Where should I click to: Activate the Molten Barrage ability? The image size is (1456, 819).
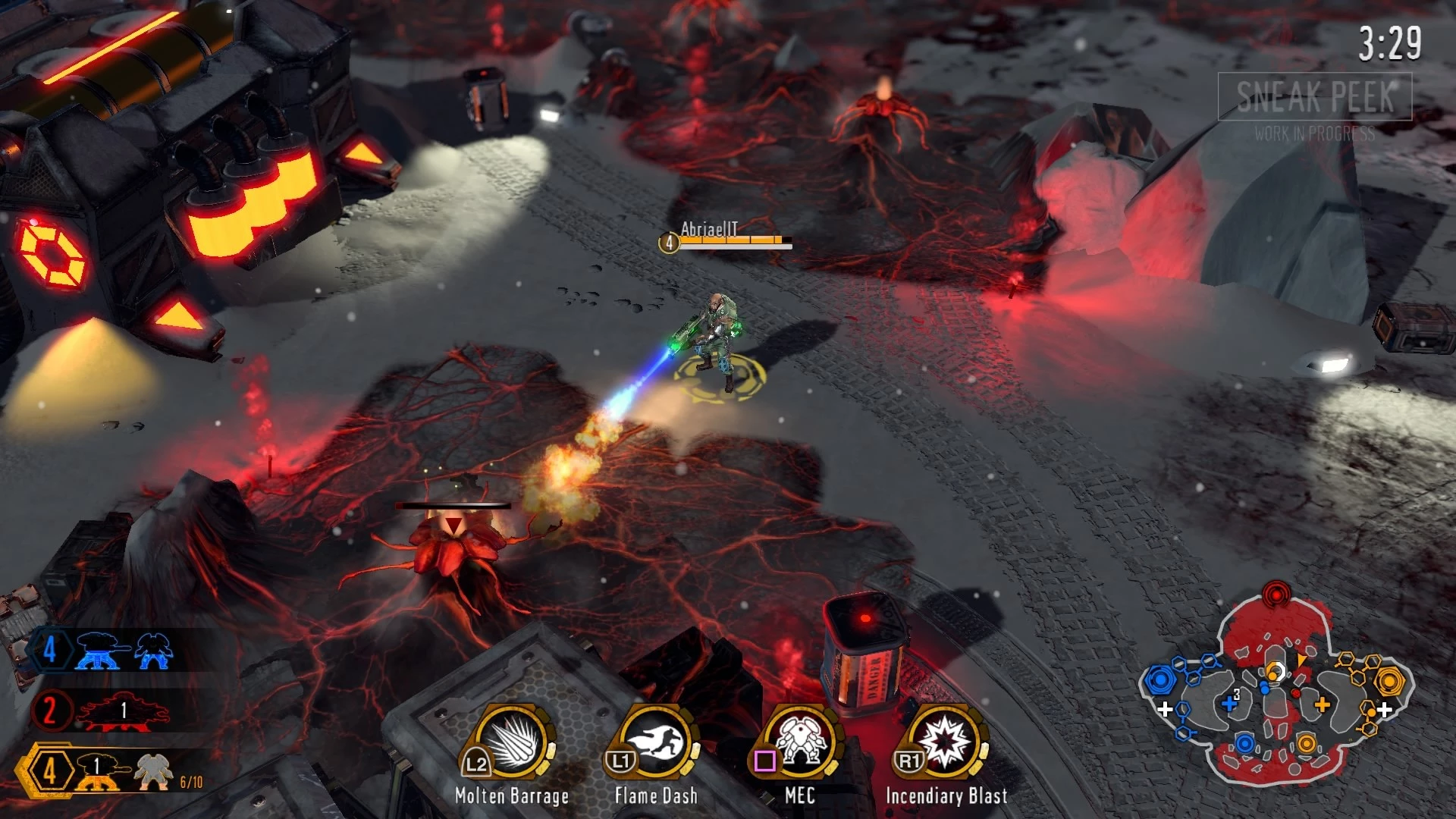pyautogui.click(x=513, y=745)
